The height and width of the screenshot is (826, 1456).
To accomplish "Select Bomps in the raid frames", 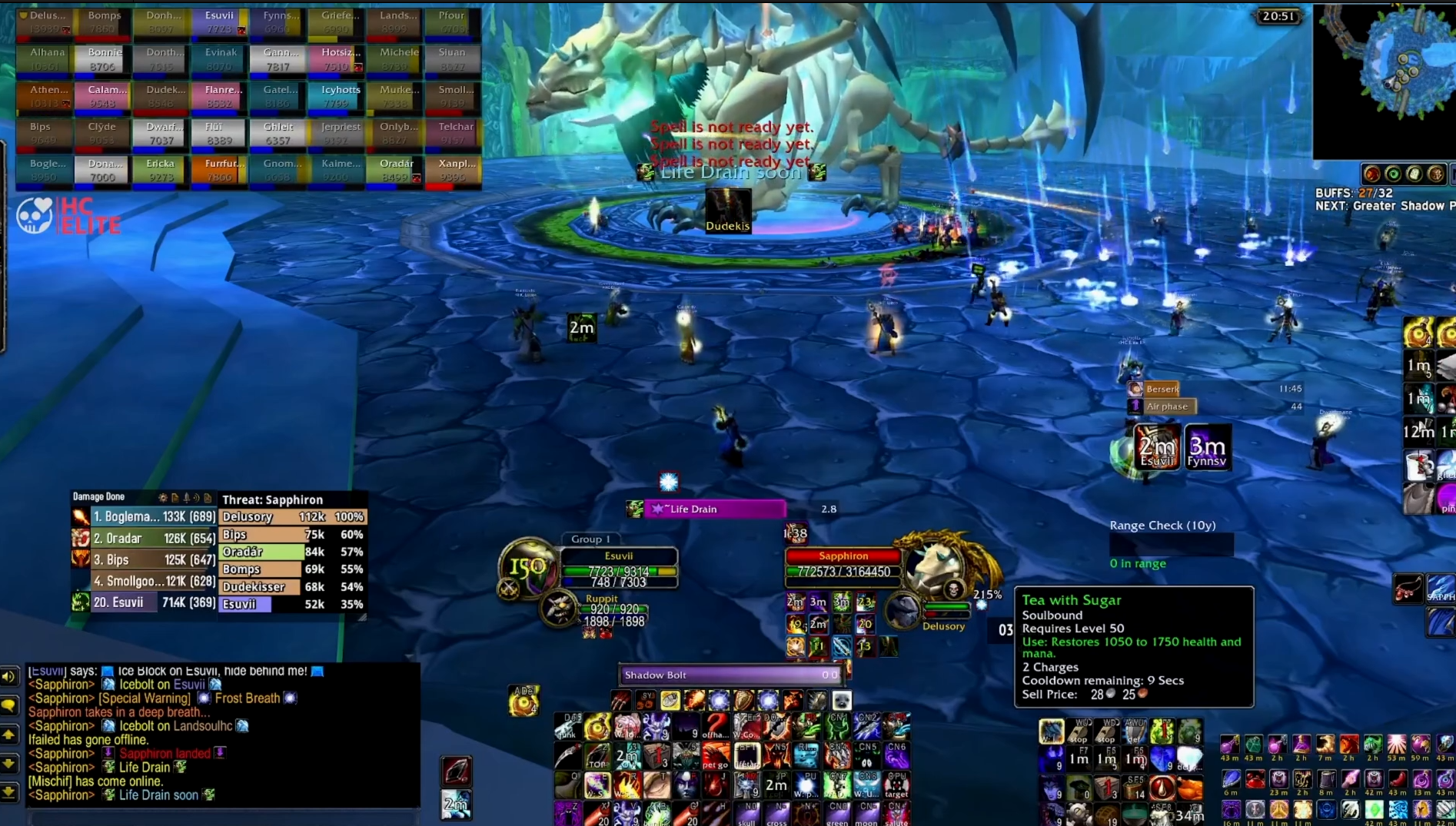I will pyautogui.click(x=103, y=22).
